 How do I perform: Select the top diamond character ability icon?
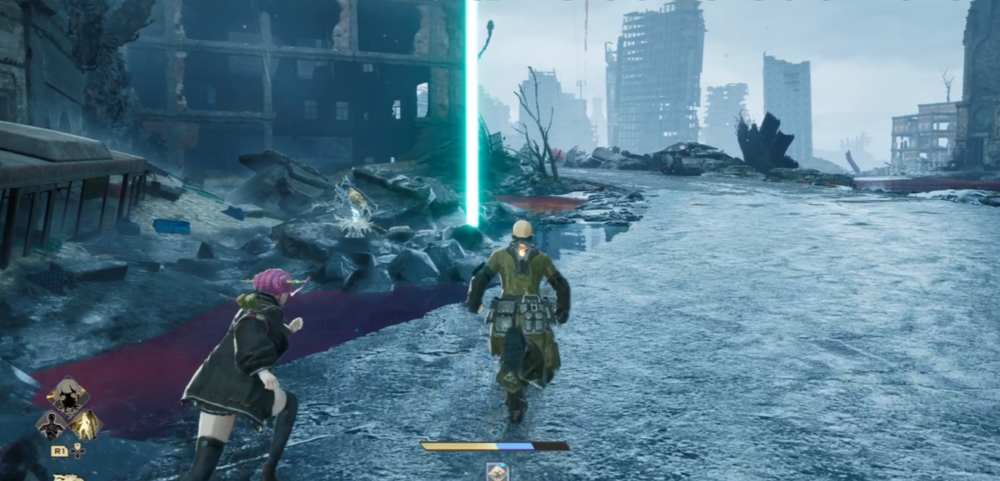(x=68, y=396)
